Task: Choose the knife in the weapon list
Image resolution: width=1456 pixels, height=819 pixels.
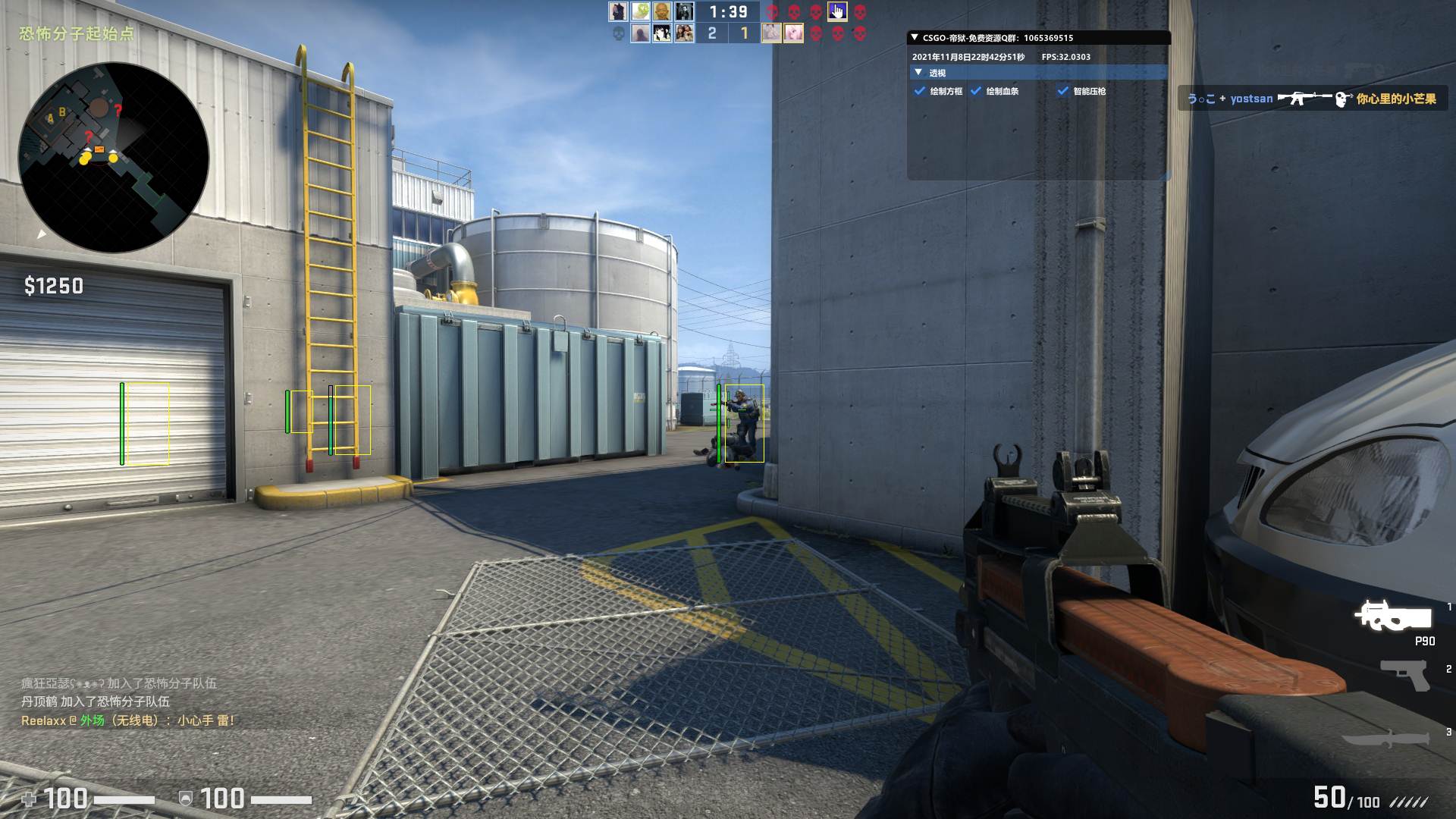Action: pos(1386,739)
